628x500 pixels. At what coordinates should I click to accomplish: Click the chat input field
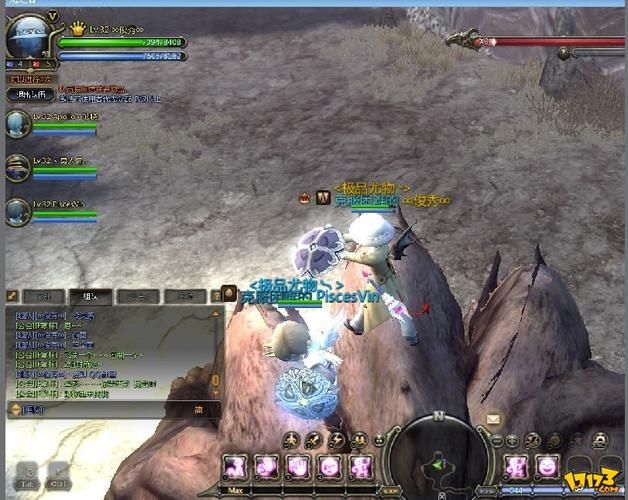click(110, 409)
